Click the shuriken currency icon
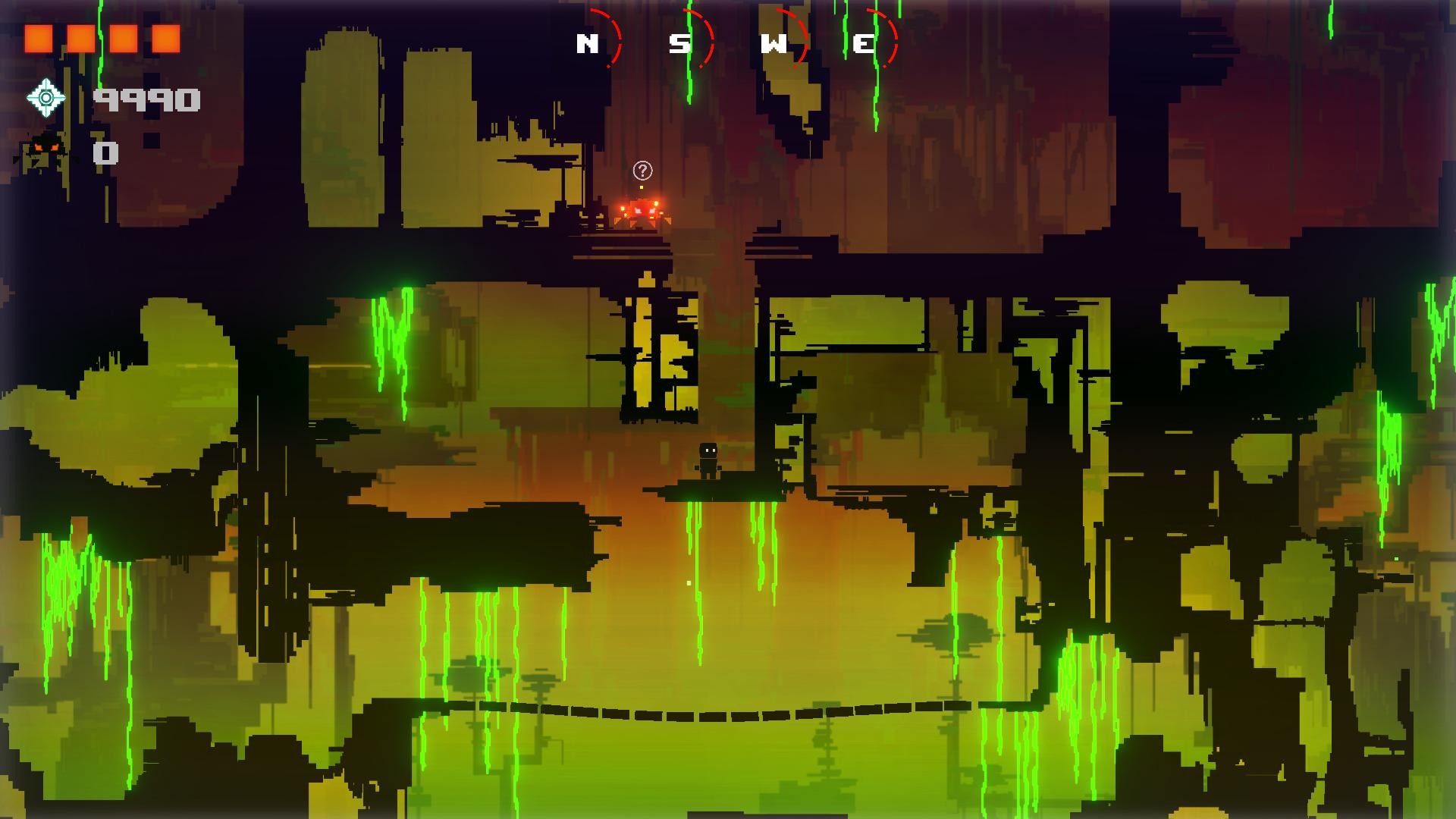Viewport: 1456px width, 819px height. point(47,97)
